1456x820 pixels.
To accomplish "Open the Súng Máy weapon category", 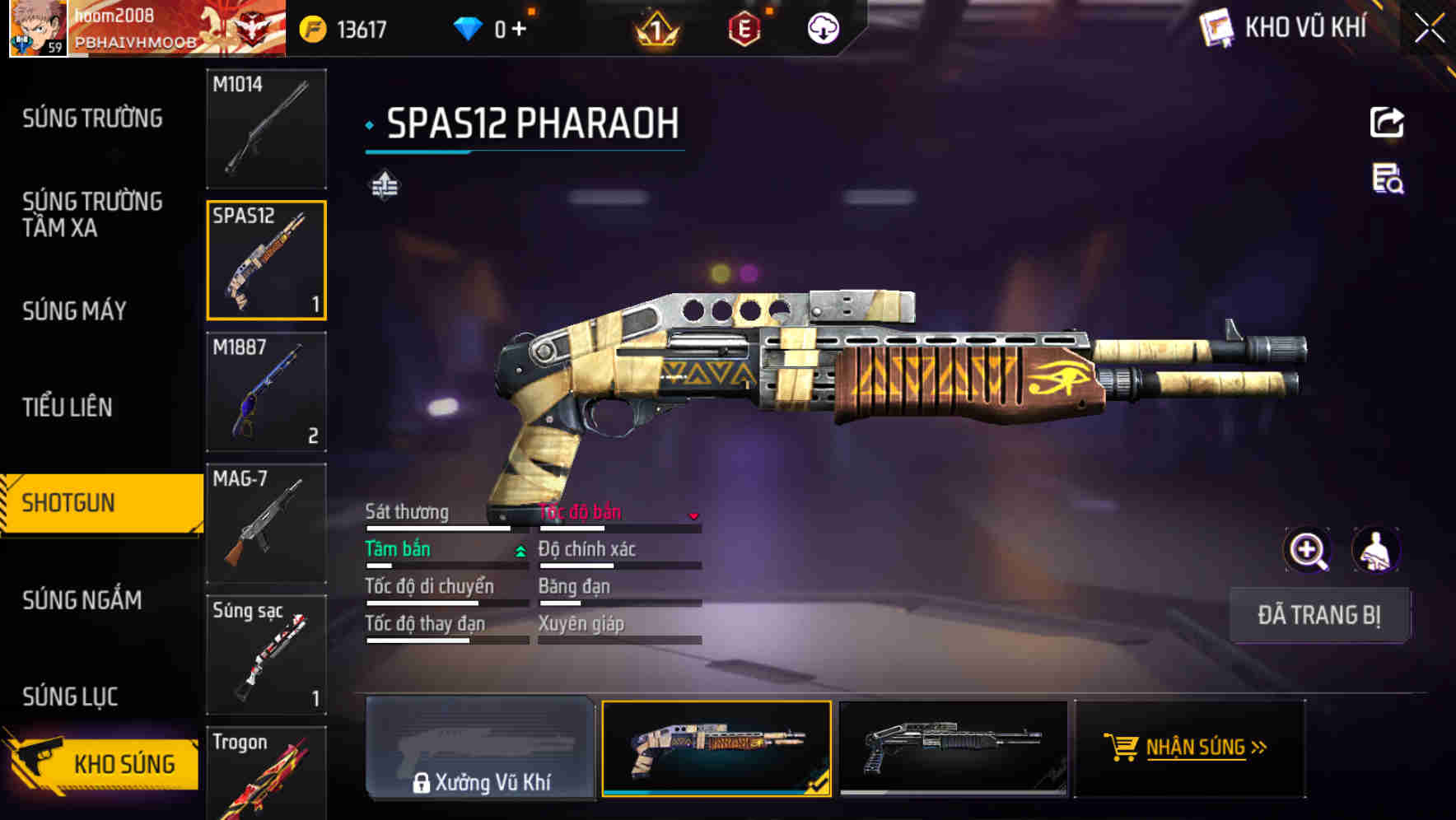I will (74, 310).
